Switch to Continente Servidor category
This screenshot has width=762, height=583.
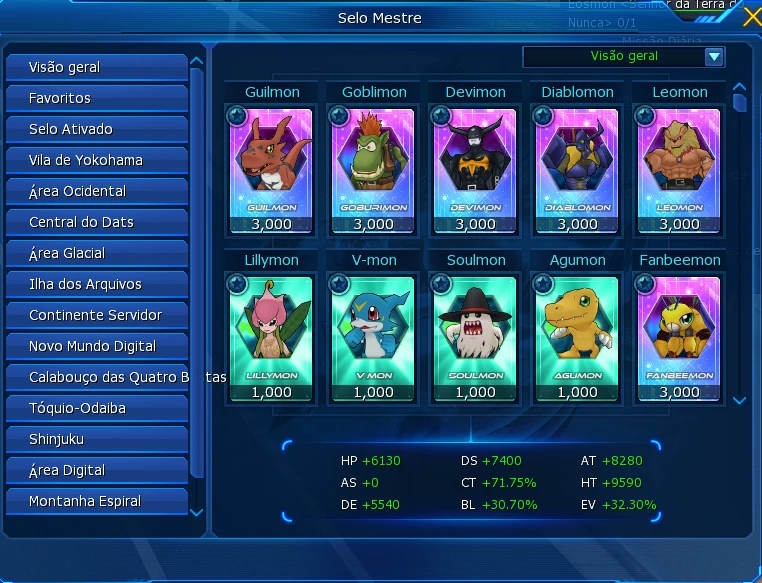point(96,315)
